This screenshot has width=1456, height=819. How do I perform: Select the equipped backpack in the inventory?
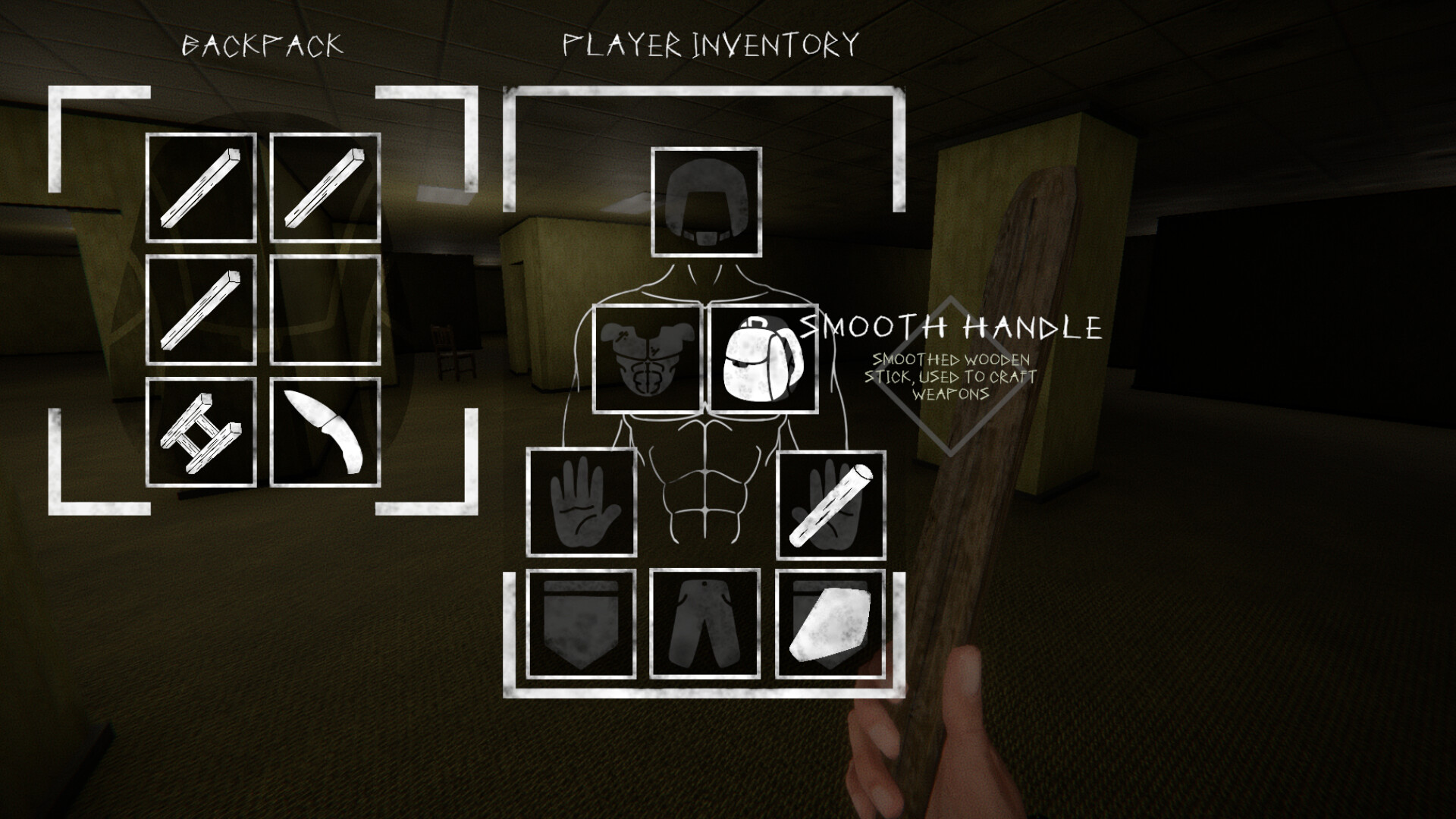tap(763, 357)
